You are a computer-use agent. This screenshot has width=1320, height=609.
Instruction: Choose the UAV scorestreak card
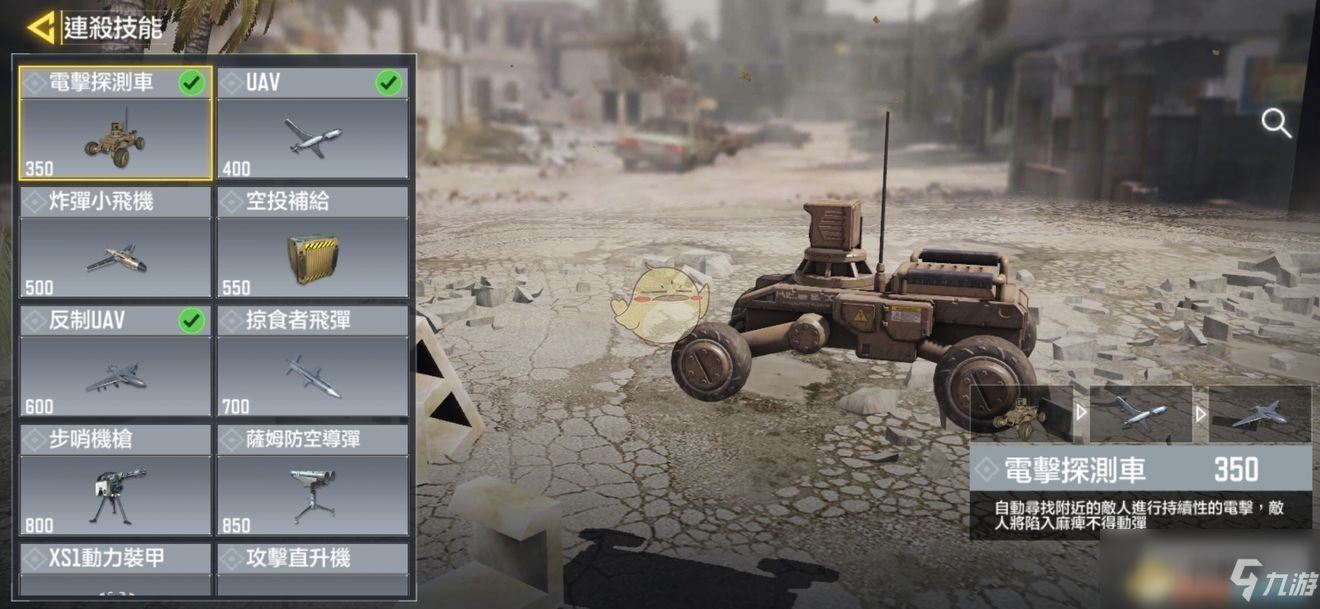pyautogui.click(x=313, y=124)
